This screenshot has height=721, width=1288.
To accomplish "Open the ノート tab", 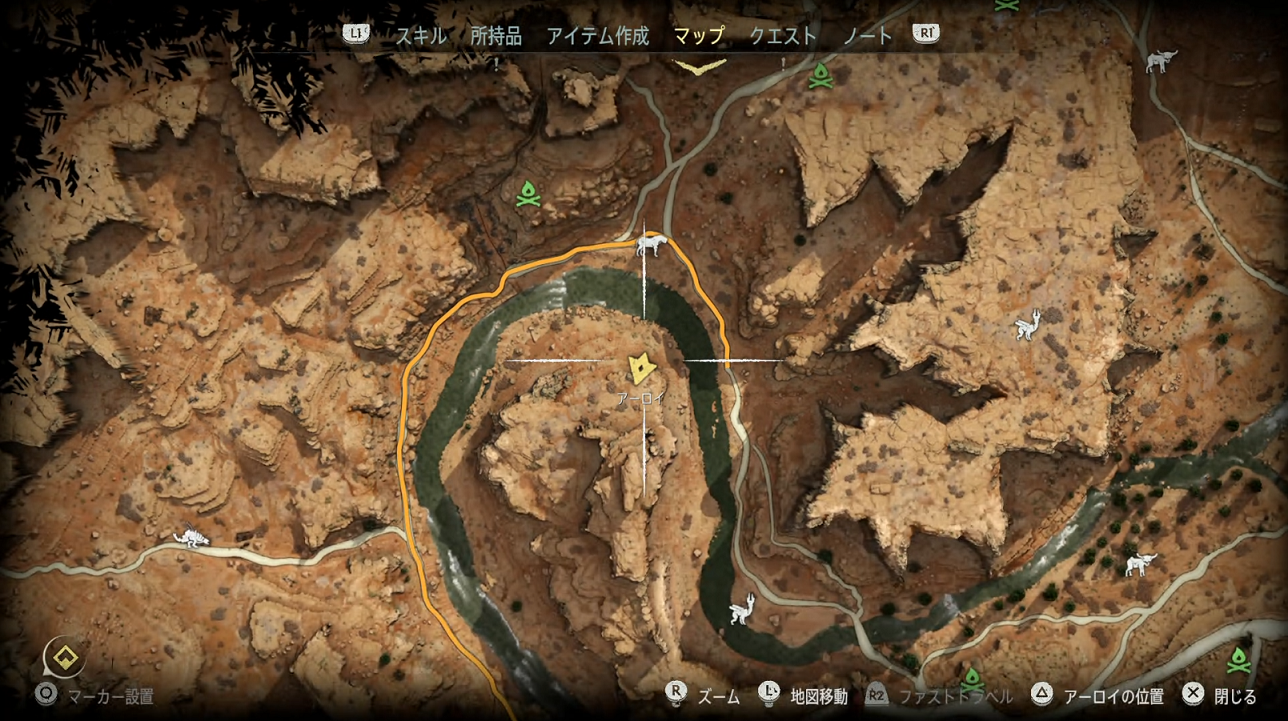I will (867, 36).
